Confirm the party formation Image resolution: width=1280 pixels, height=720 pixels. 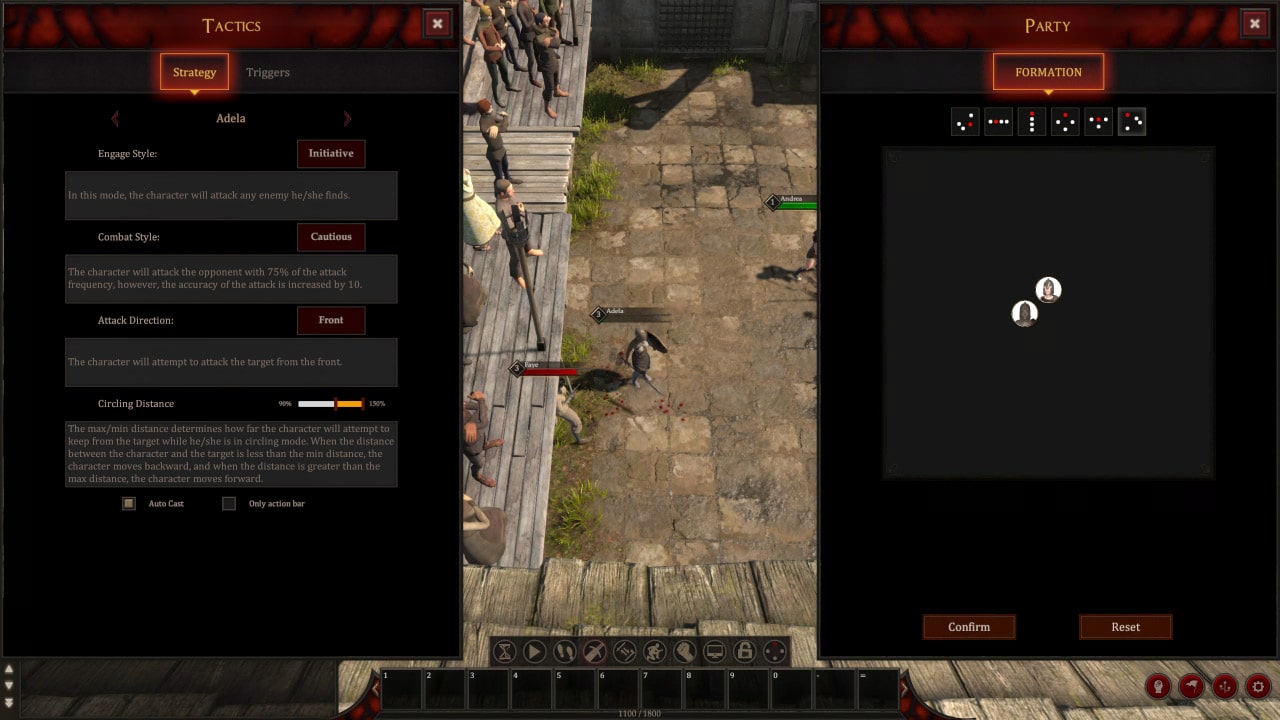point(969,627)
